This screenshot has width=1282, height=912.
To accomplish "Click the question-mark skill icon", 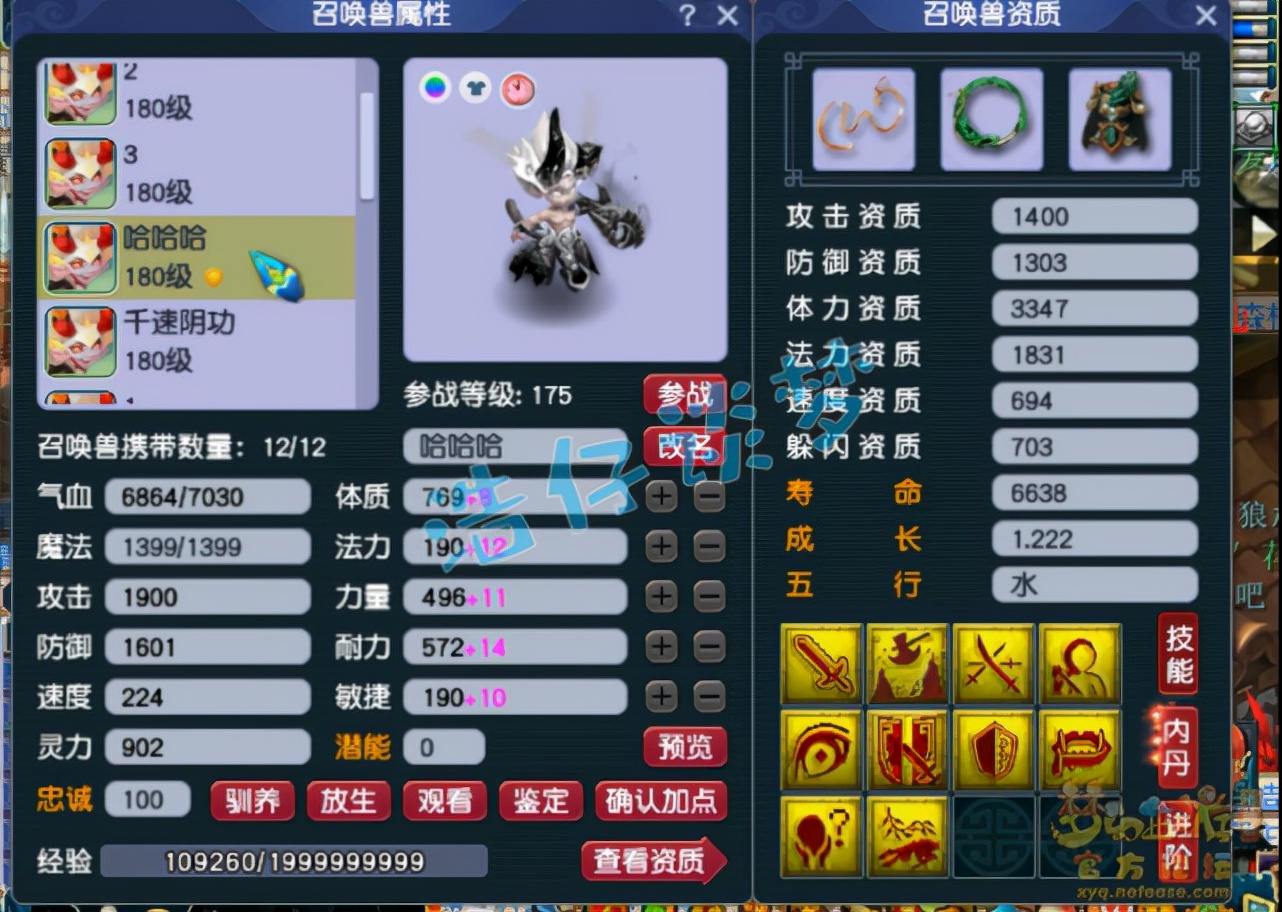I will coord(820,836).
